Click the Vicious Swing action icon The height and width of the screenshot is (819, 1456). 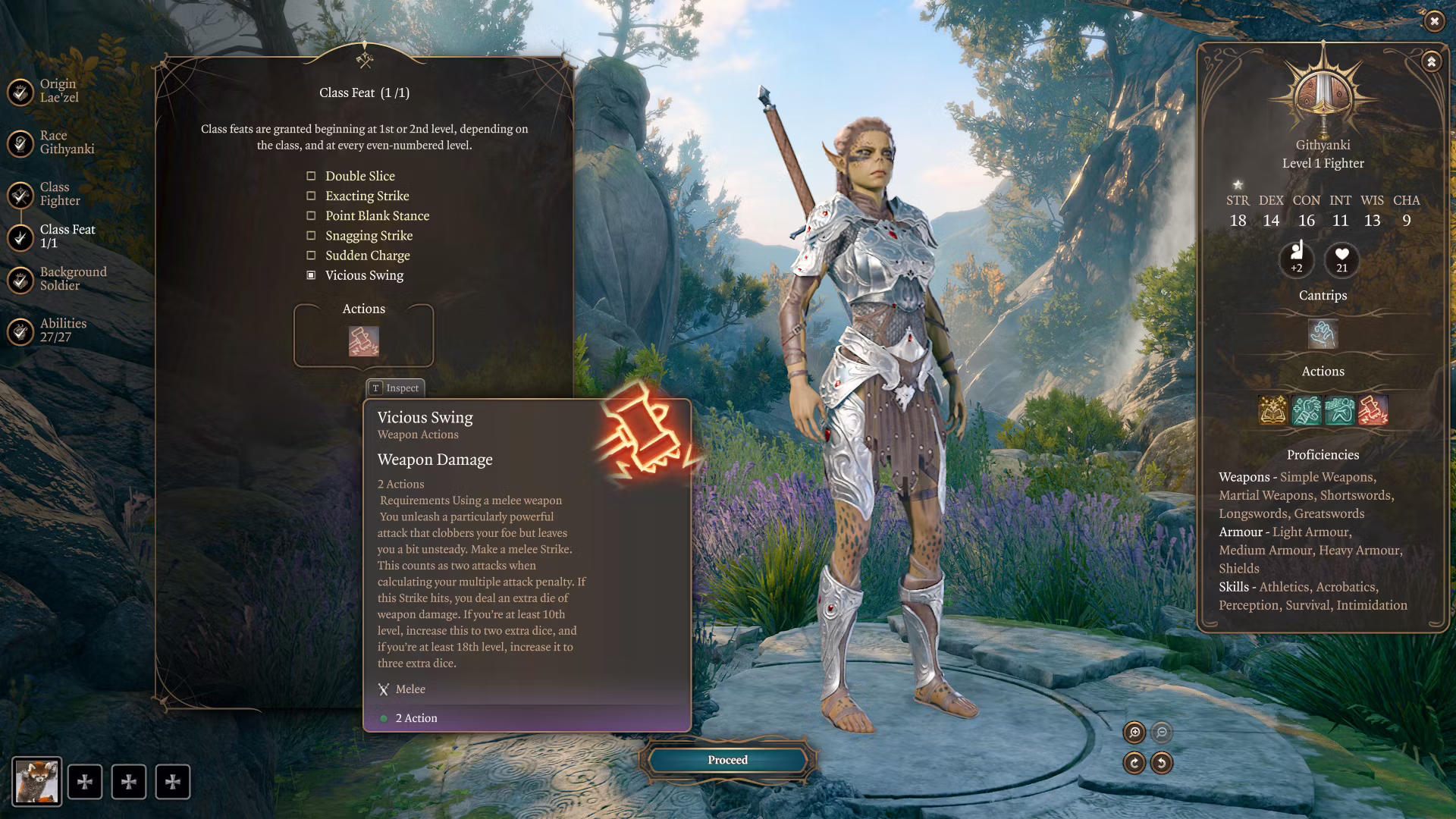tap(363, 341)
